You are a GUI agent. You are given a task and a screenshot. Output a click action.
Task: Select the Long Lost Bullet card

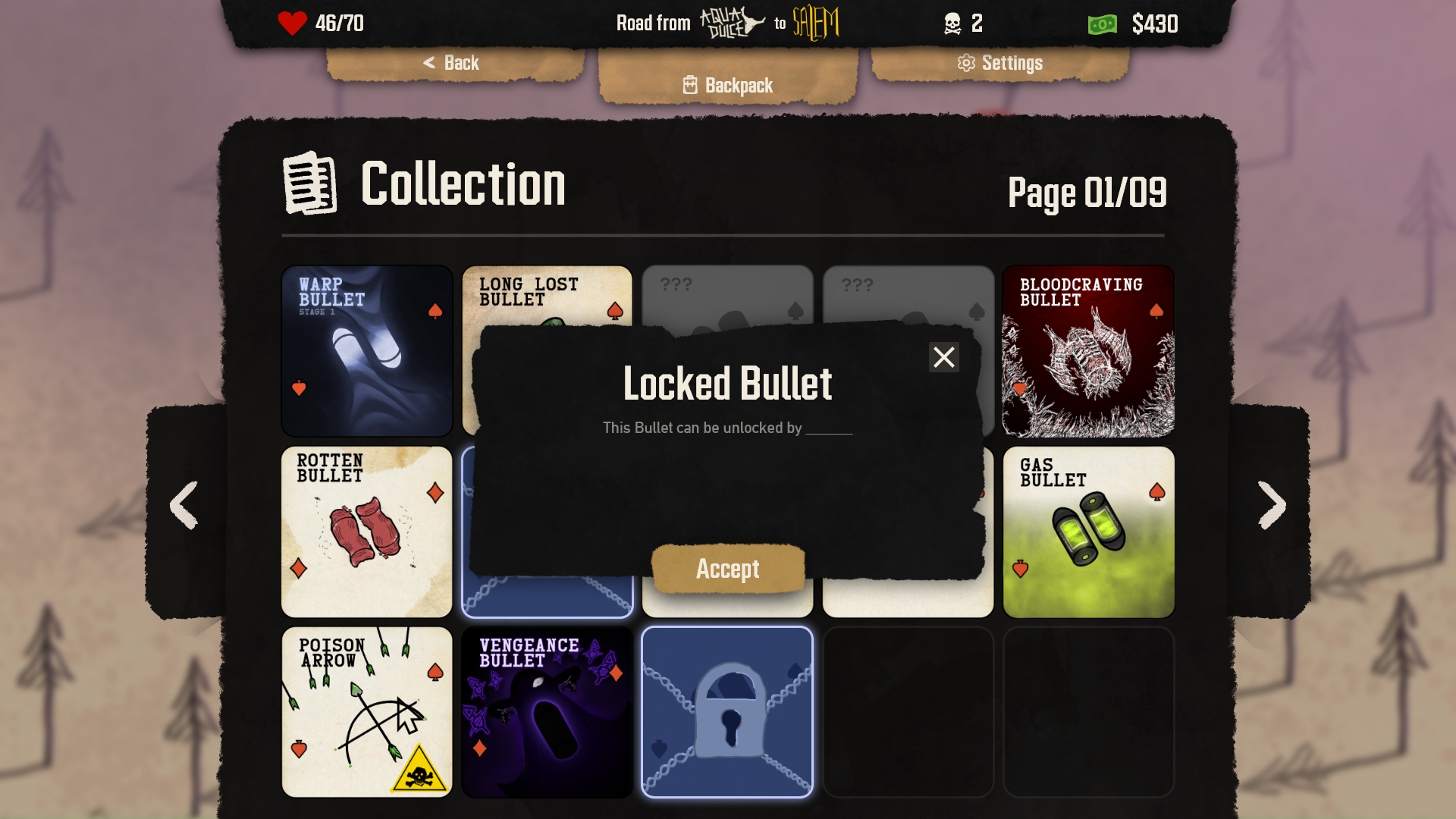[548, 296]
